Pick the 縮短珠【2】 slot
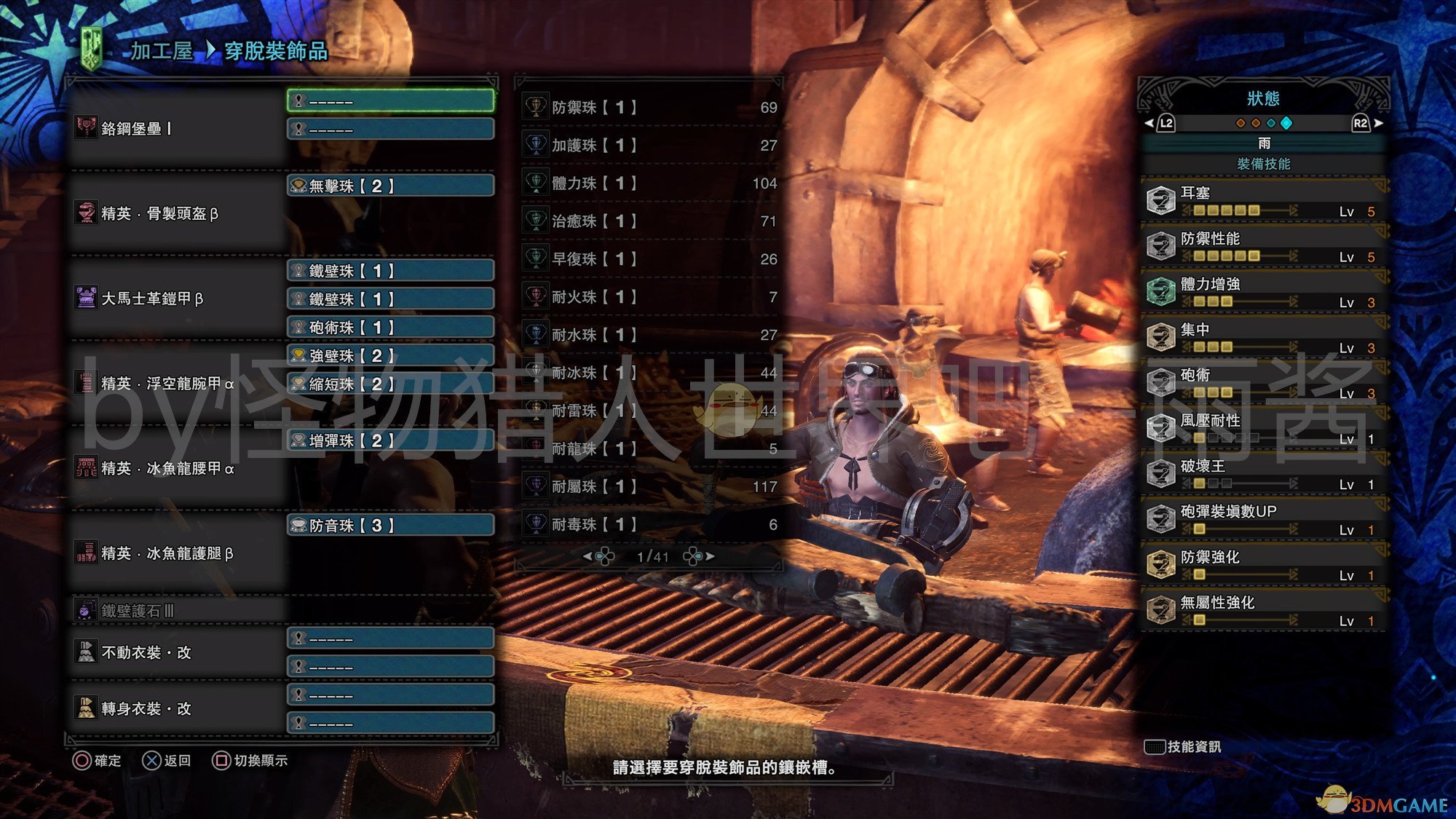The height and width of the screenshot is (819, 1456). click(x=391, y=384)
